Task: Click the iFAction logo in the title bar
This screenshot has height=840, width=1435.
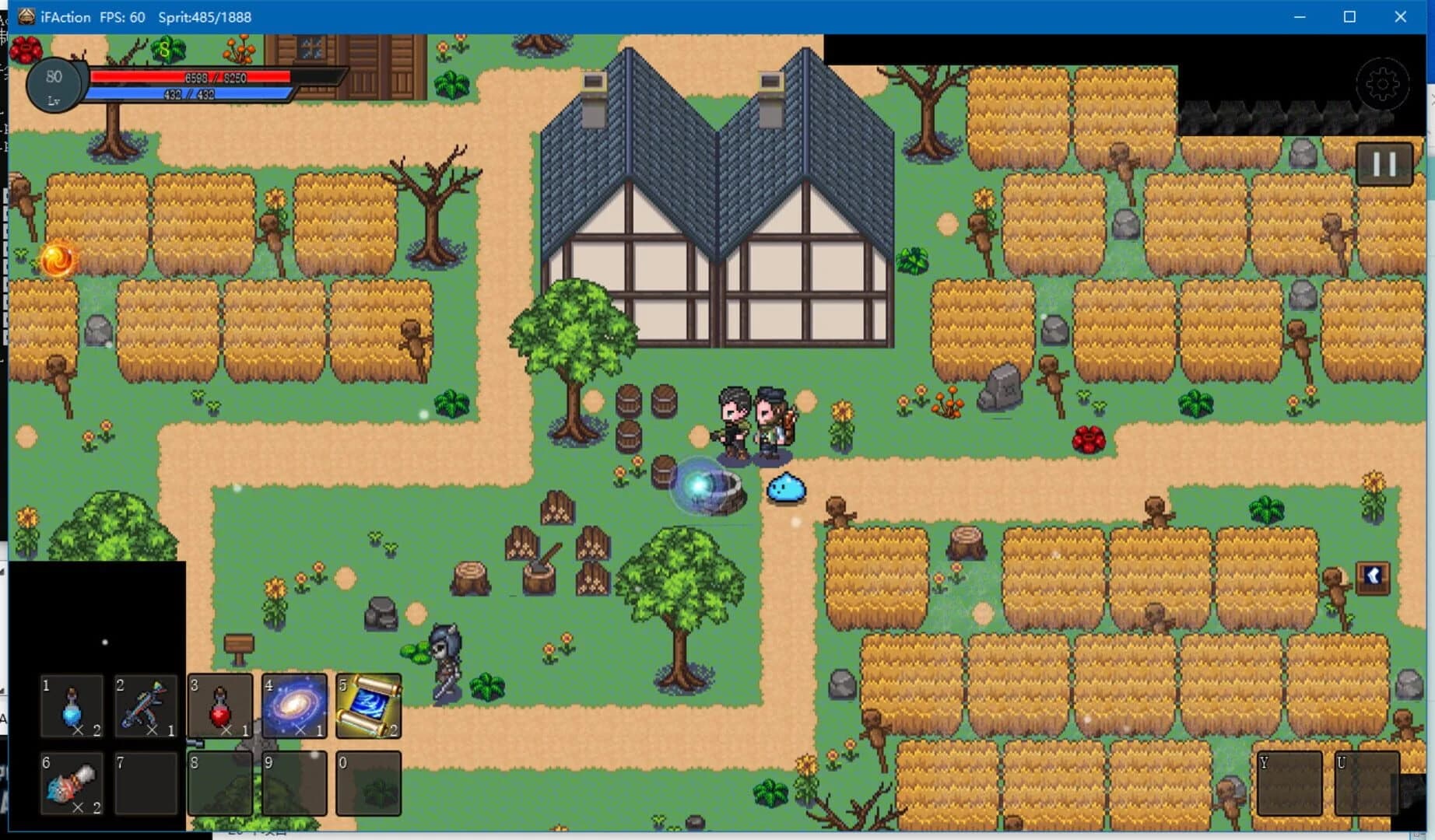Action: click(26, 16)
